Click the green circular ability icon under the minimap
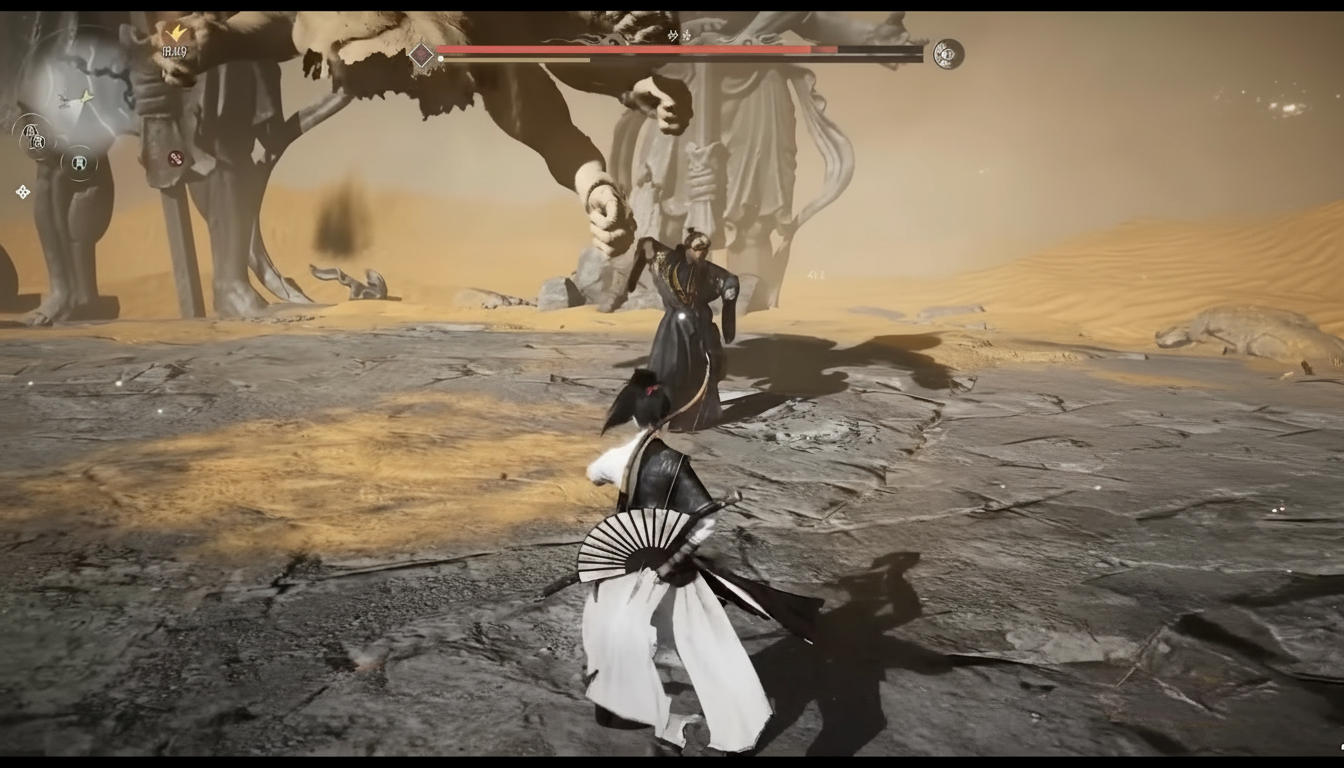The height and width of the screenshot is (768, 1344). point(78,164)
